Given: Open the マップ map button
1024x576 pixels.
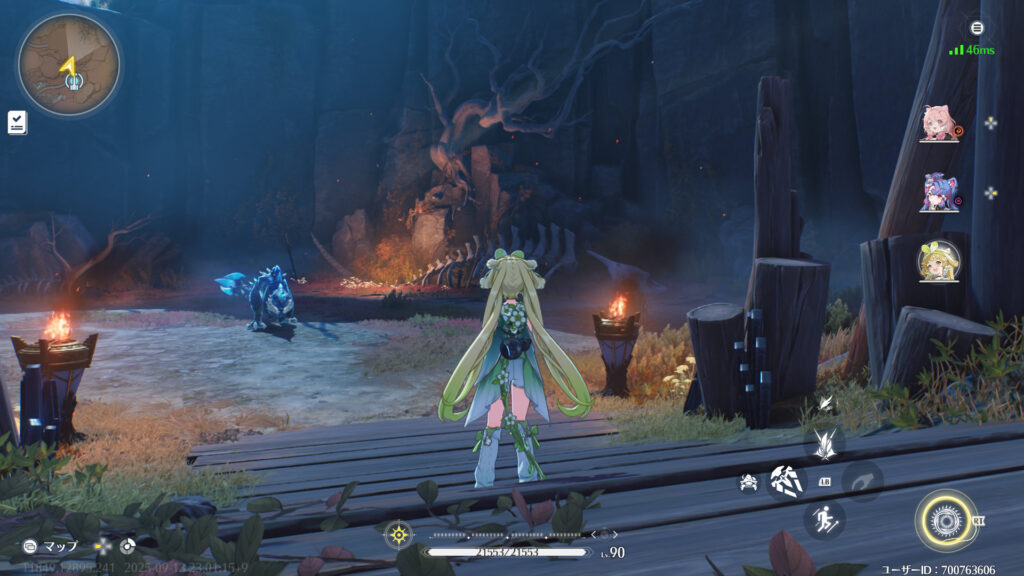Looking at the screenshot, I should (x=52, y=546).
